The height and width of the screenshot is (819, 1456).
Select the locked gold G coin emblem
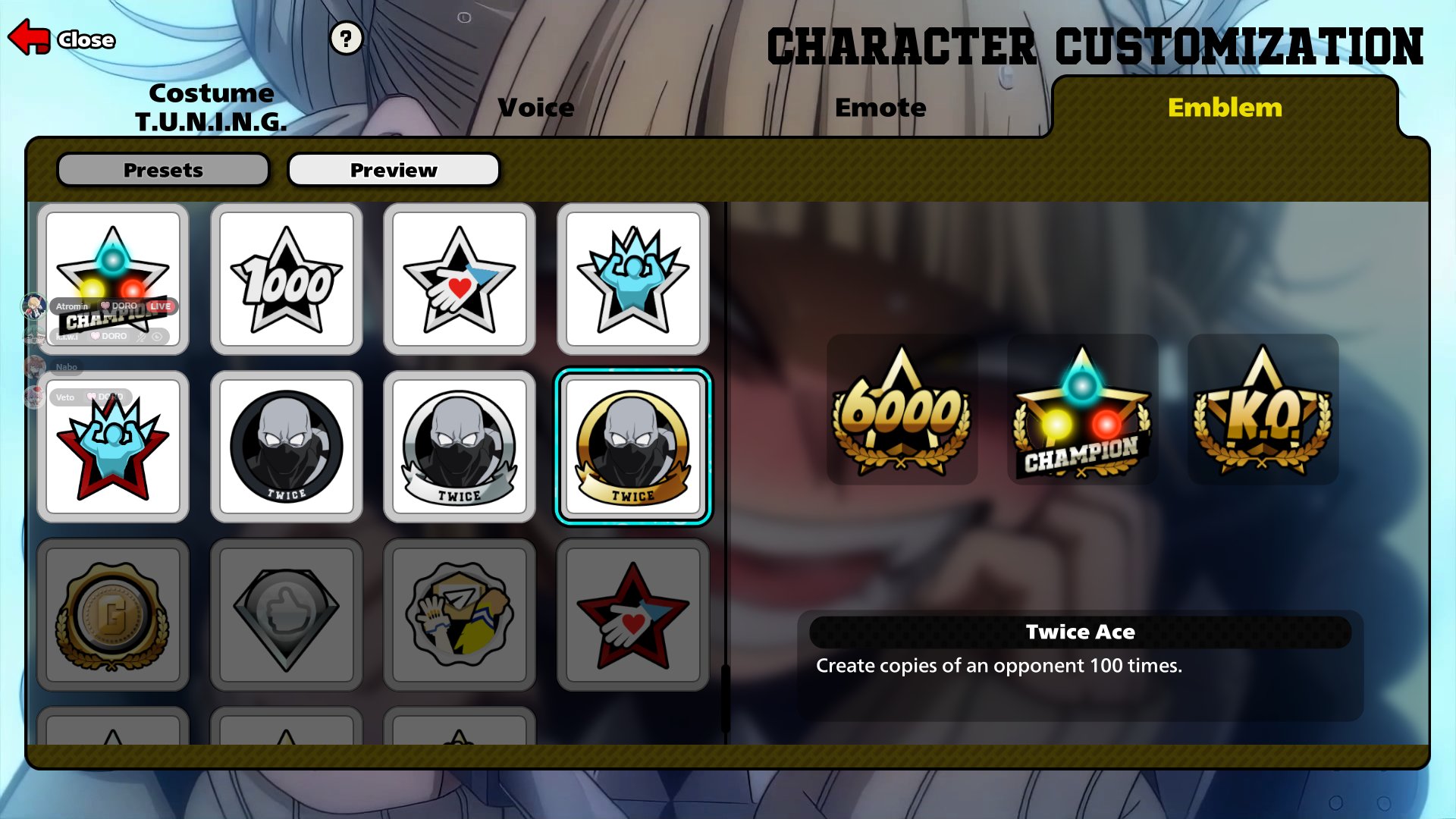point(113,615)
